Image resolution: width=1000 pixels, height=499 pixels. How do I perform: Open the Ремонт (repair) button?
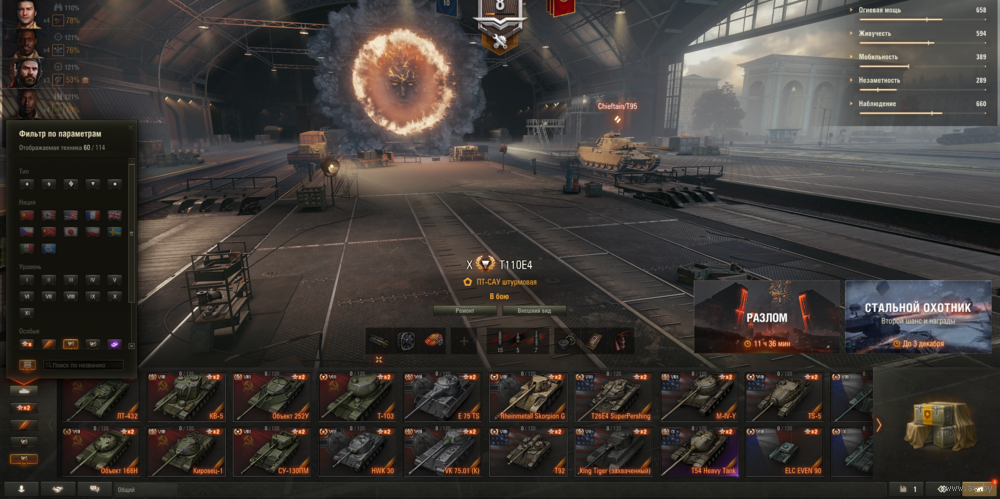tap(465, 310)
